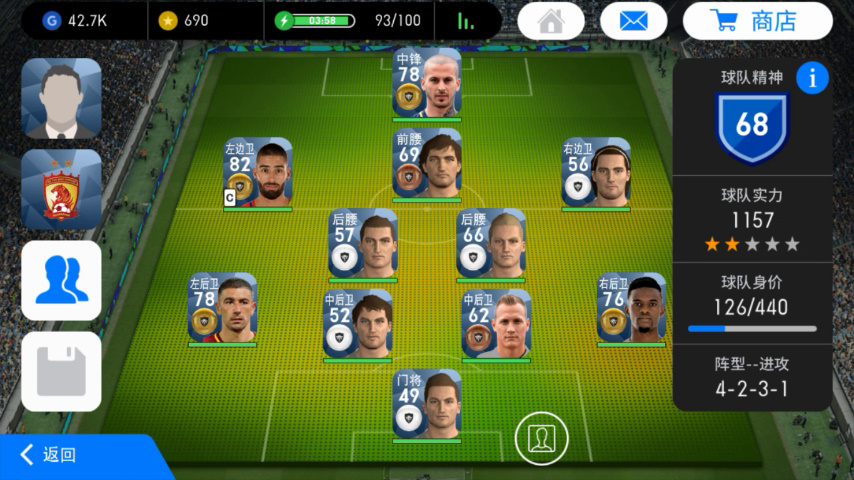Viewport: 854px width, 480px height.
Task: Choose the 左后卫 player card rated 78
Action: click(222, 309)
